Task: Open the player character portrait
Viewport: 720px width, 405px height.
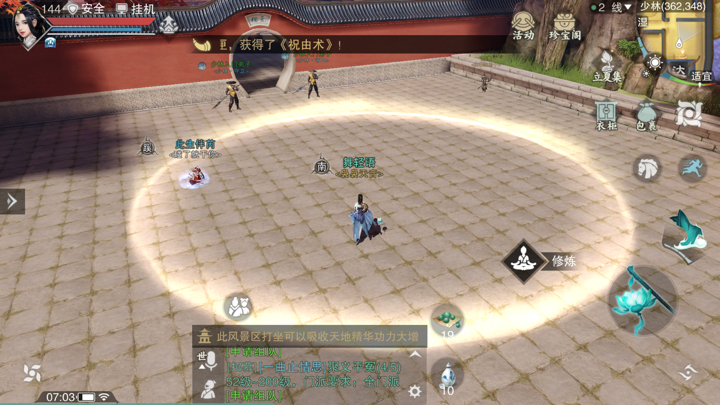Action: click(x=28, y=24)
